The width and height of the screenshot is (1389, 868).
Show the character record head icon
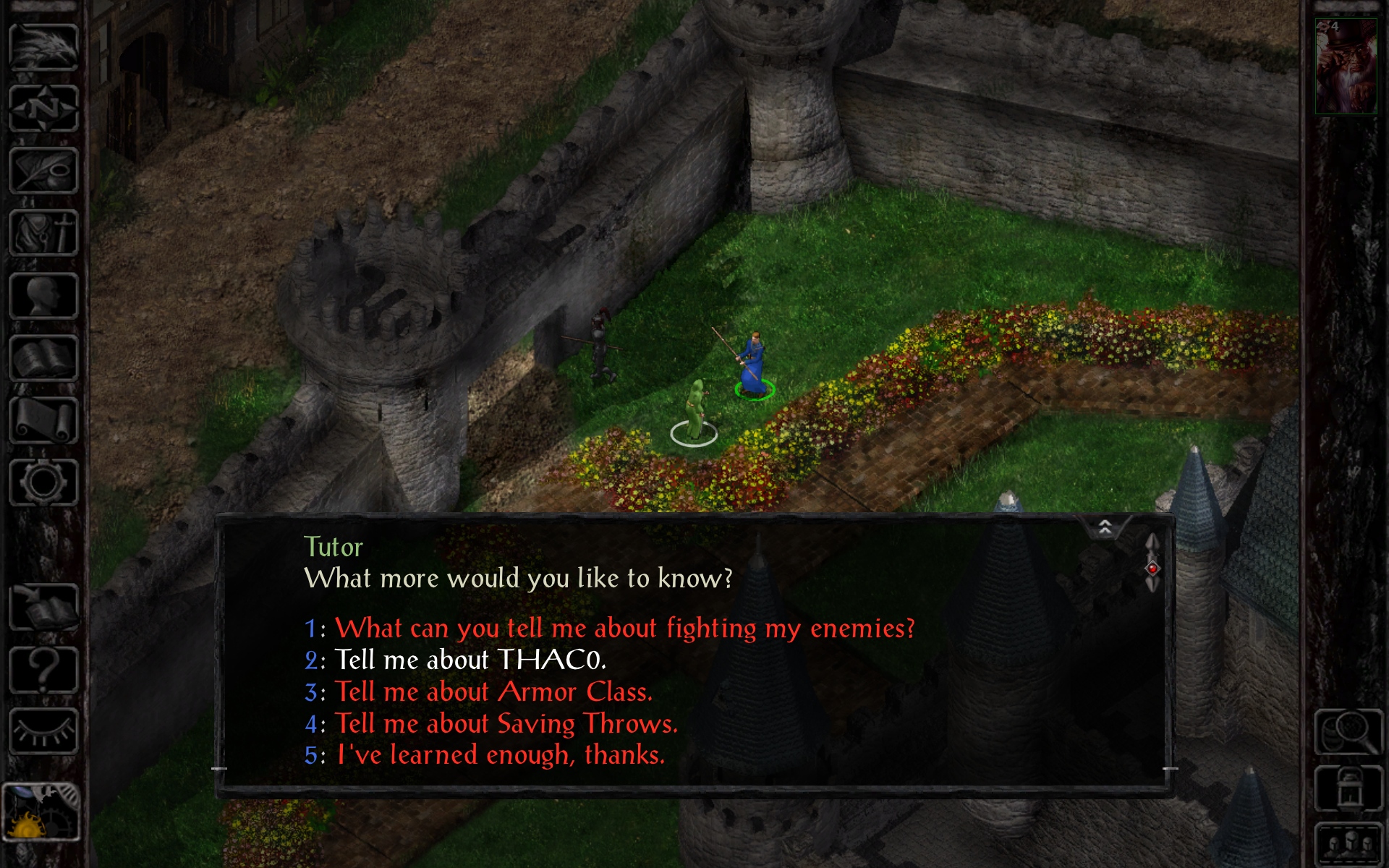coord(43,296)
